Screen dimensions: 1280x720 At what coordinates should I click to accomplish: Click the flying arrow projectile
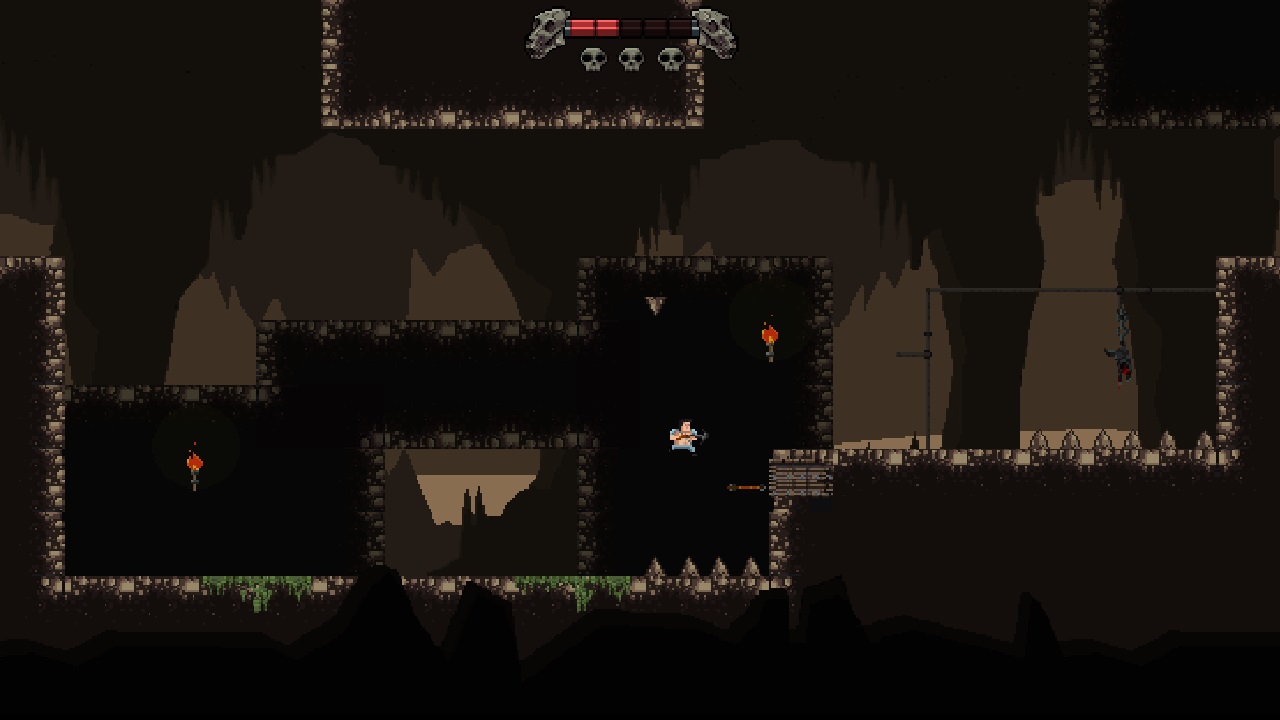coord(744,486)
